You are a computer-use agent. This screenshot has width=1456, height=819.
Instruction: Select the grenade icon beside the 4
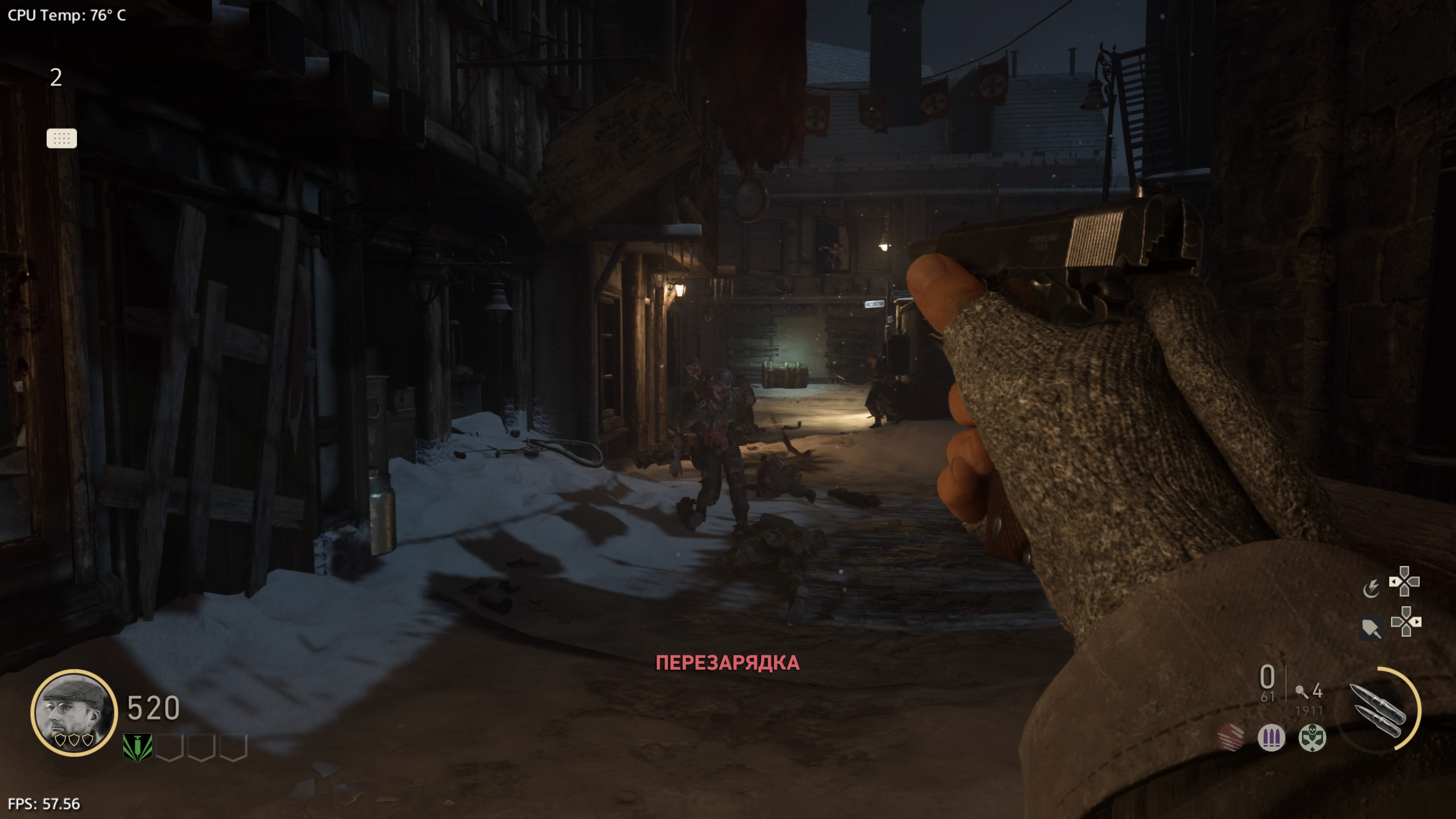click(x=1301, y=691)
